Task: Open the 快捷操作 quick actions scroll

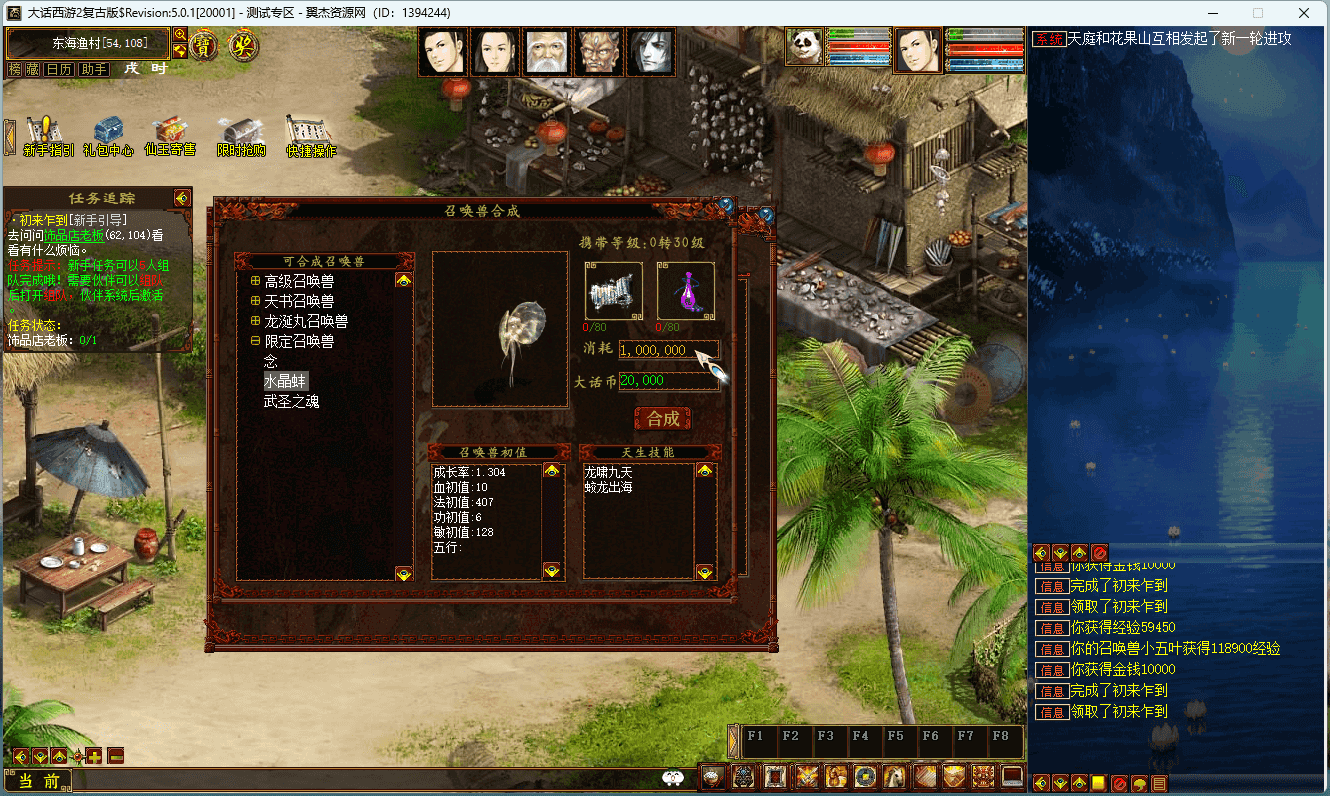Action: coord(311,136)
